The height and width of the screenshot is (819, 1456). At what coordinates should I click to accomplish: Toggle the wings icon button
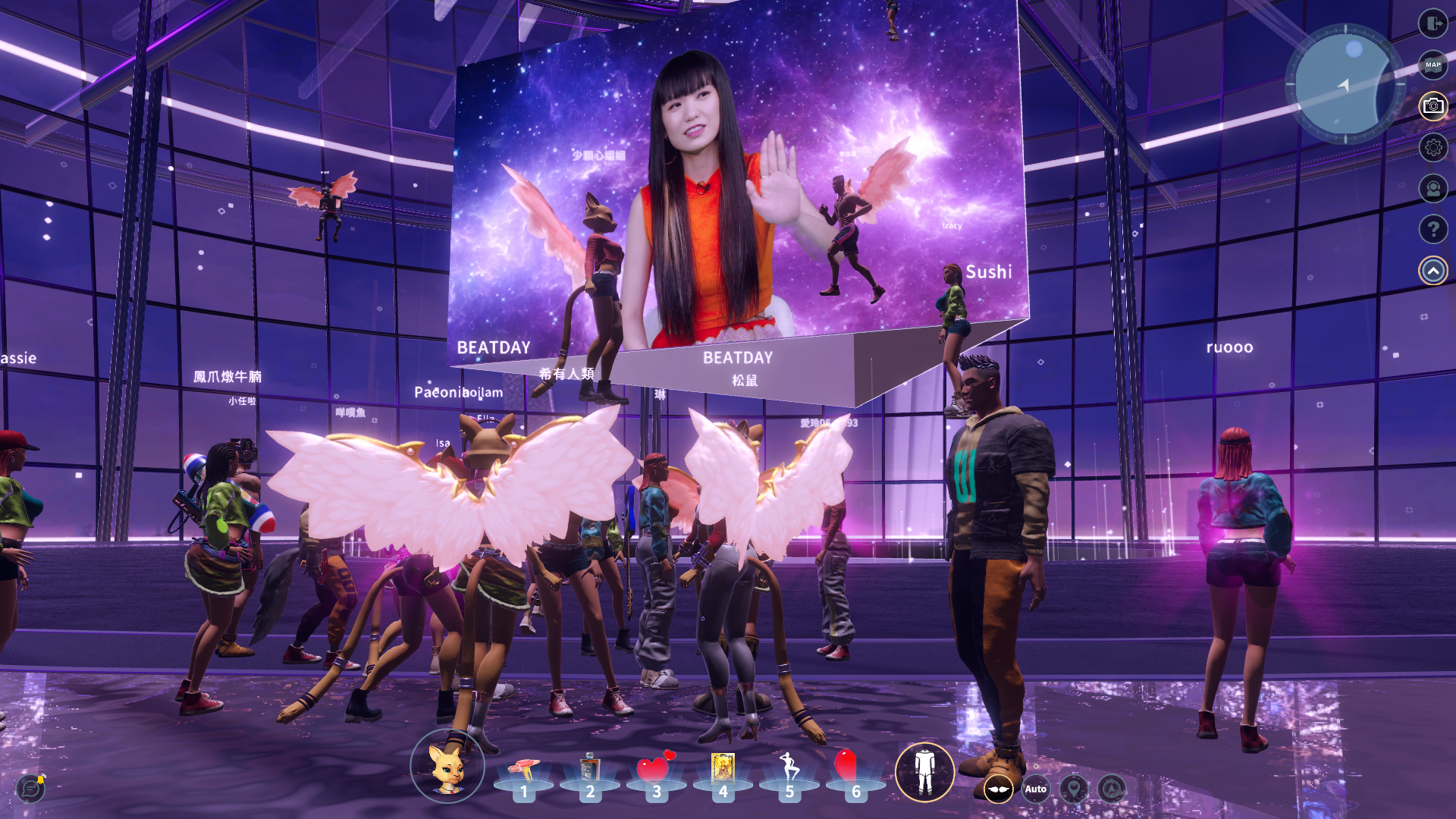point(998,789)
